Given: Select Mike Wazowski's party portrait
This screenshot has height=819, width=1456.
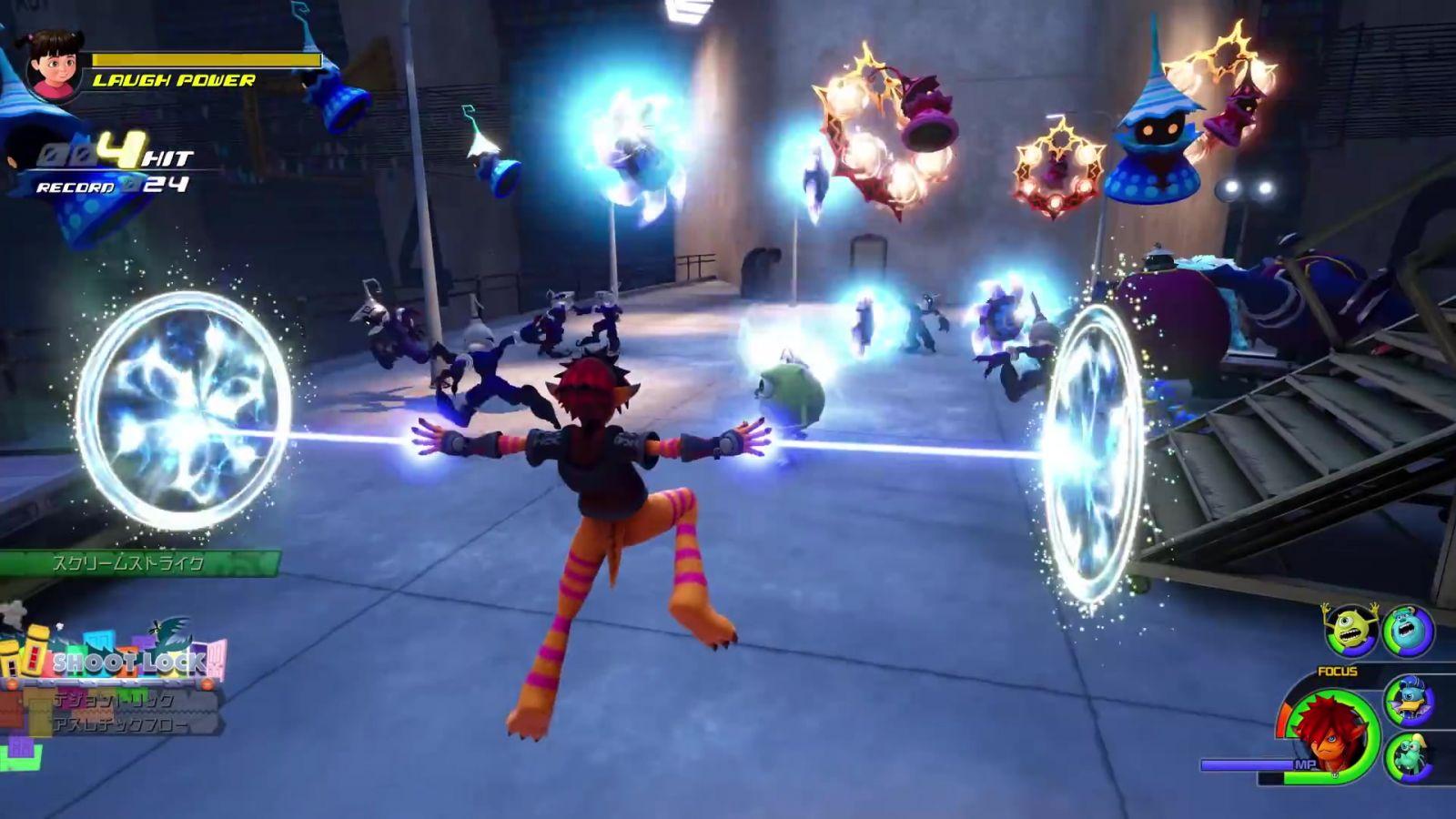Looking at the screenshot, I should click(1350, 629).
